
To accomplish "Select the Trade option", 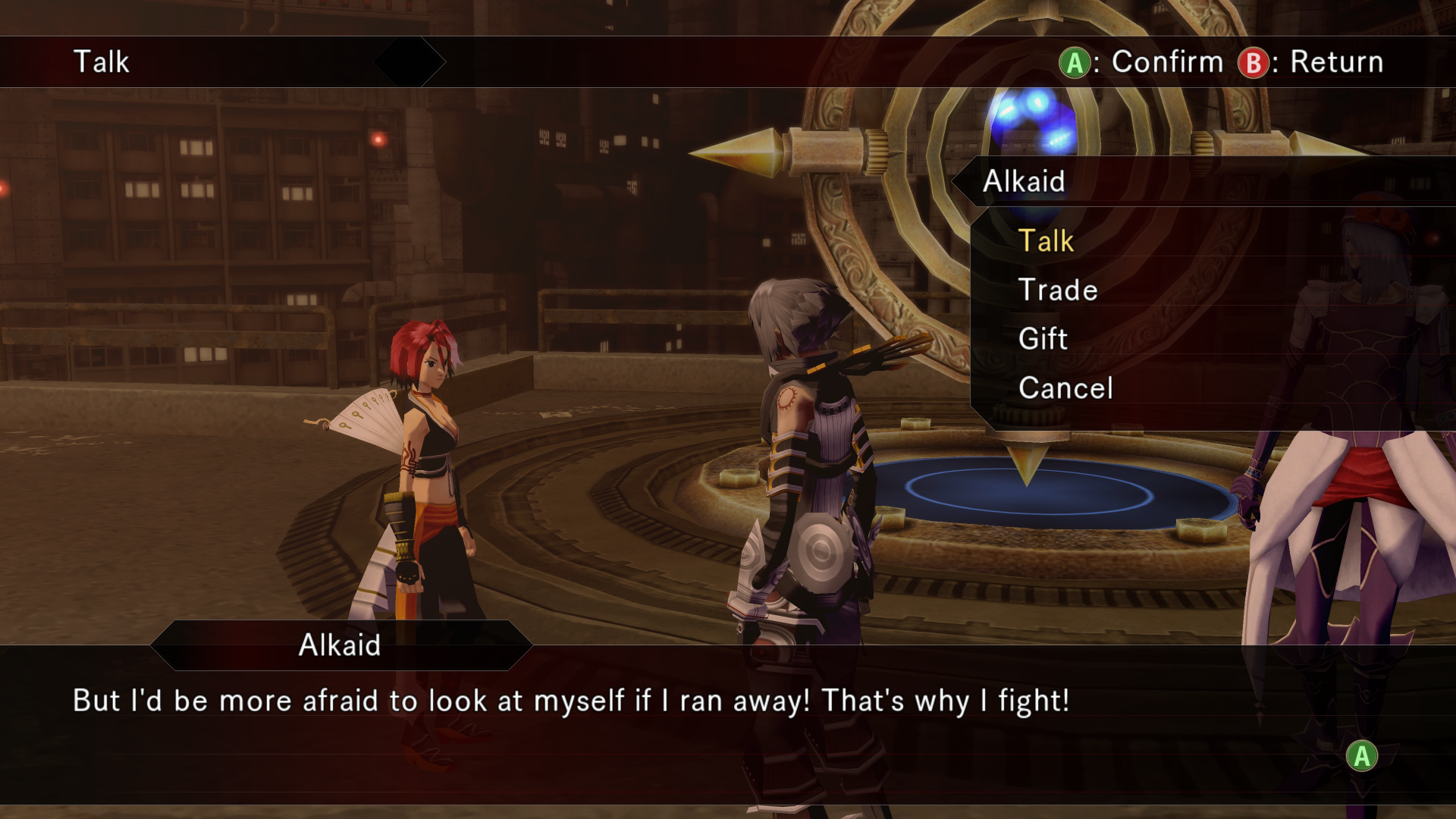I will pyautogui.click(x=1057, y=290).
